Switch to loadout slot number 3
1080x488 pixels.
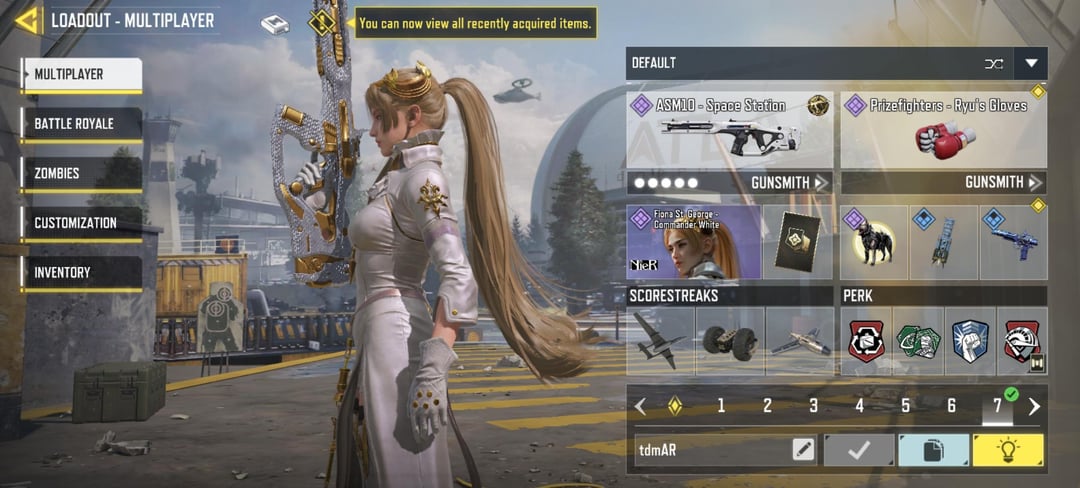point(813,406)
